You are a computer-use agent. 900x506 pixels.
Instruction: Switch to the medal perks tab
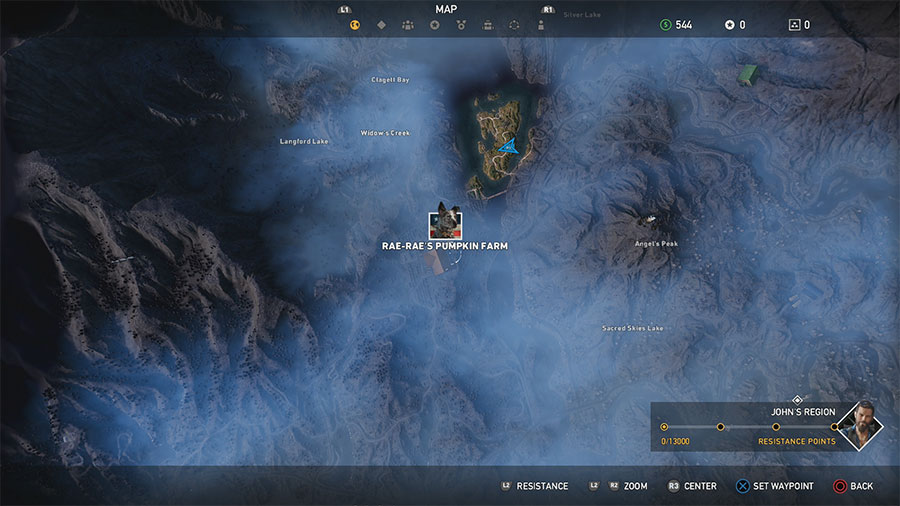[x=461, y=26]
